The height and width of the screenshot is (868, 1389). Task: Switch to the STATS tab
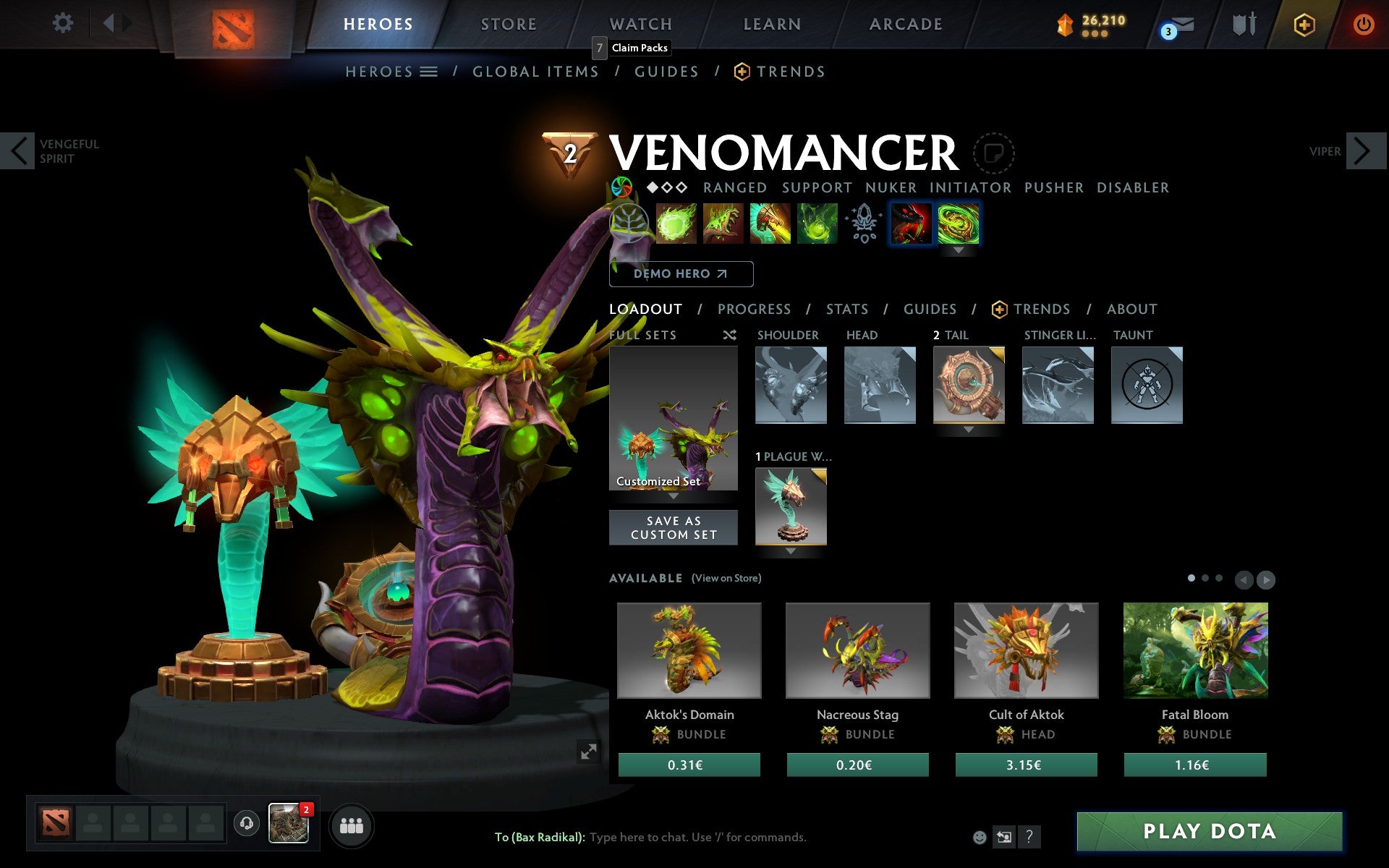point(846,310)
